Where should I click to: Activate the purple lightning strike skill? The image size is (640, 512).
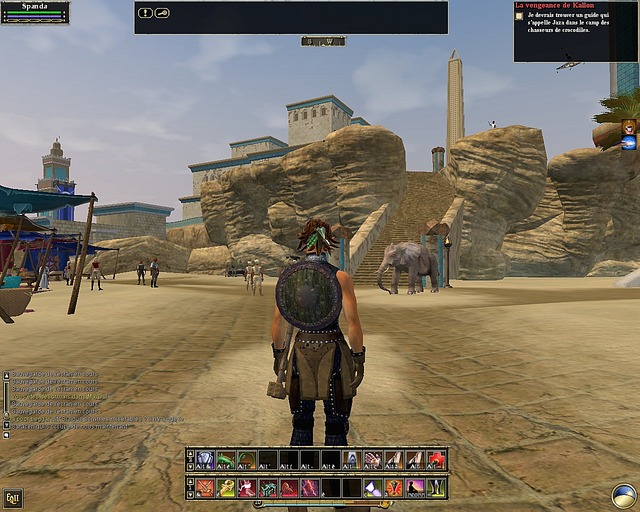[x=310, y=488]
